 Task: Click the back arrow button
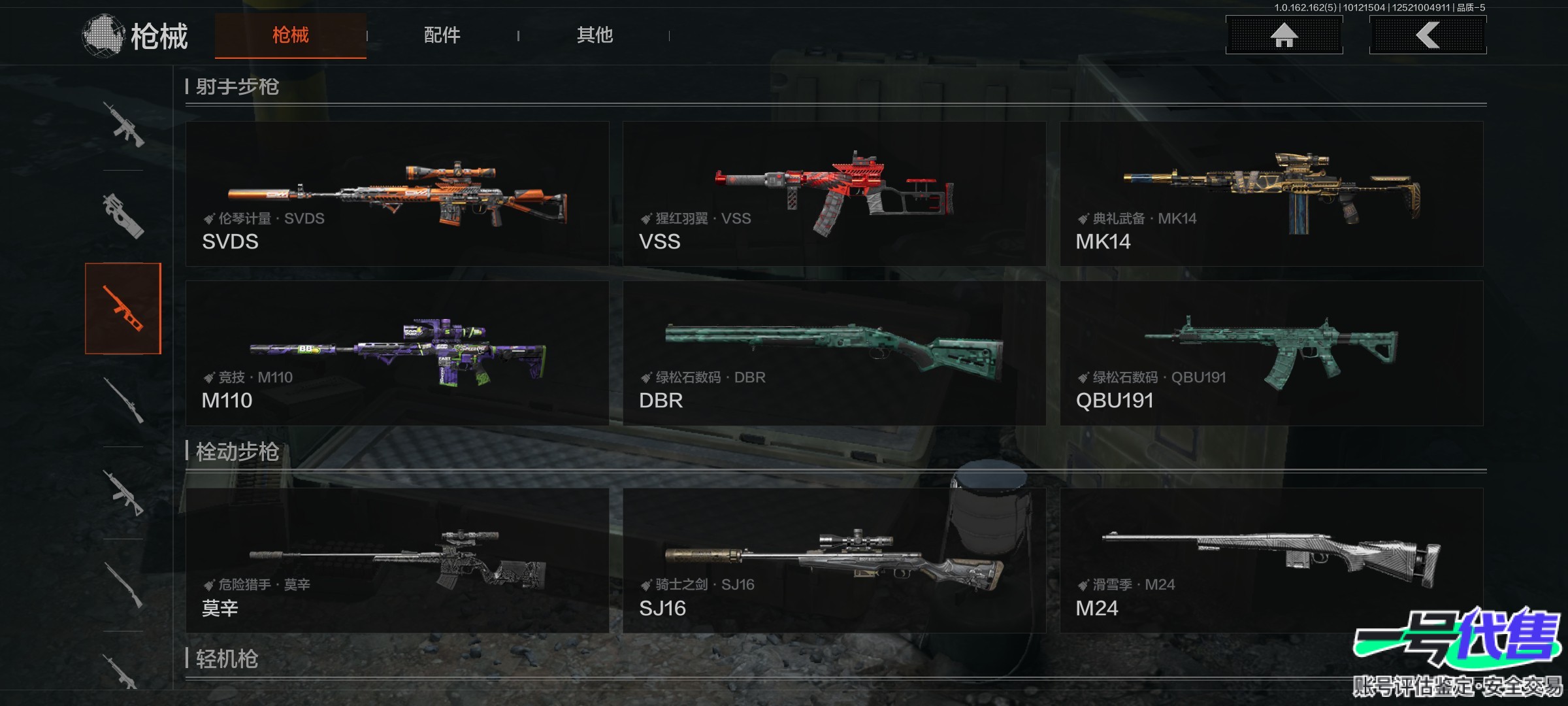1428,35
